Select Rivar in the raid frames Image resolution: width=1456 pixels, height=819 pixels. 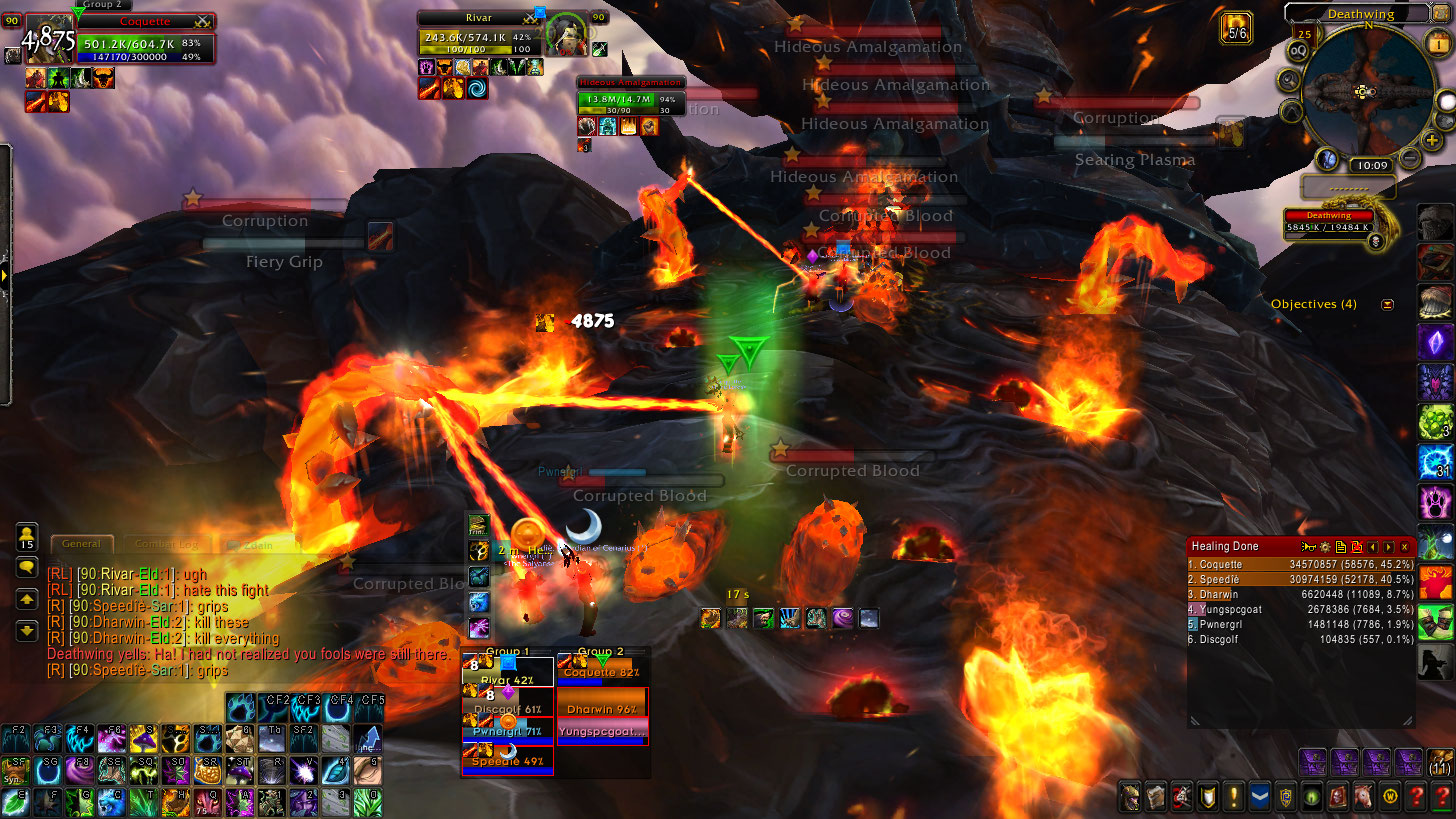click(507, 682)
